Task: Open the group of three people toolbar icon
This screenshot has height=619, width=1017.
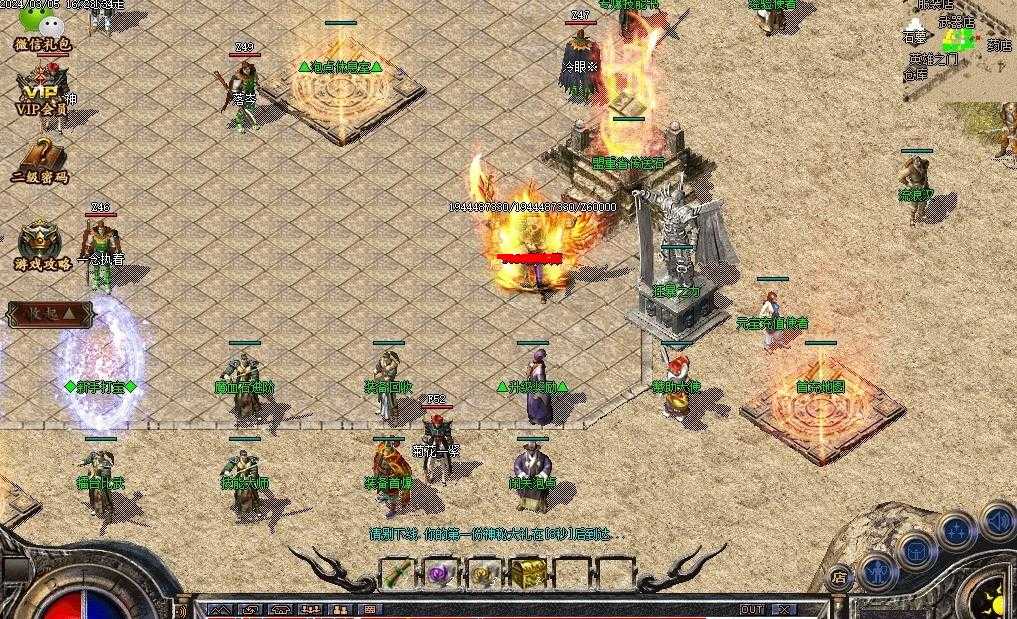Action: click(310, 609)
